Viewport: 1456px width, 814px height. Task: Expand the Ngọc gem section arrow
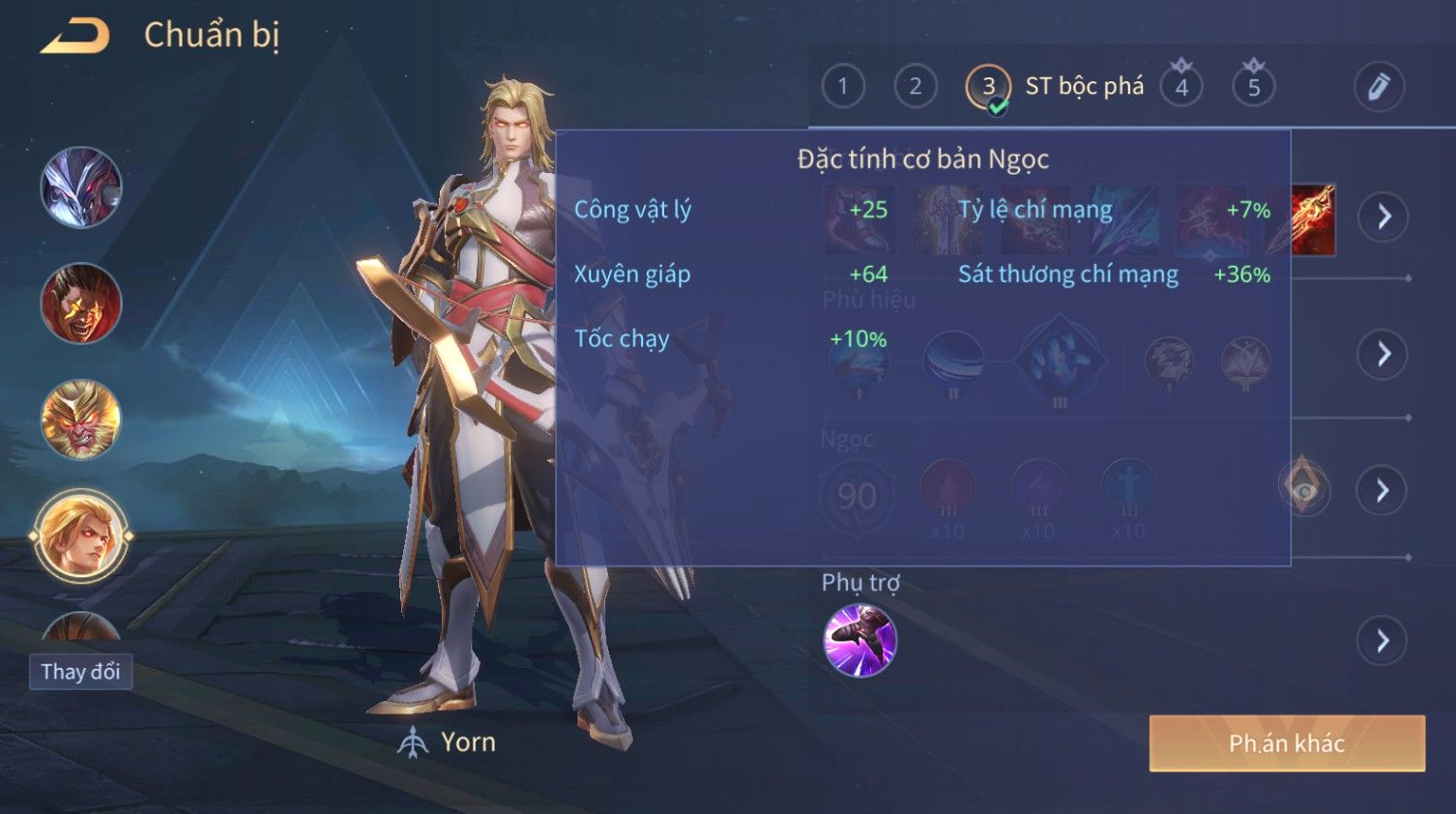1383,491
